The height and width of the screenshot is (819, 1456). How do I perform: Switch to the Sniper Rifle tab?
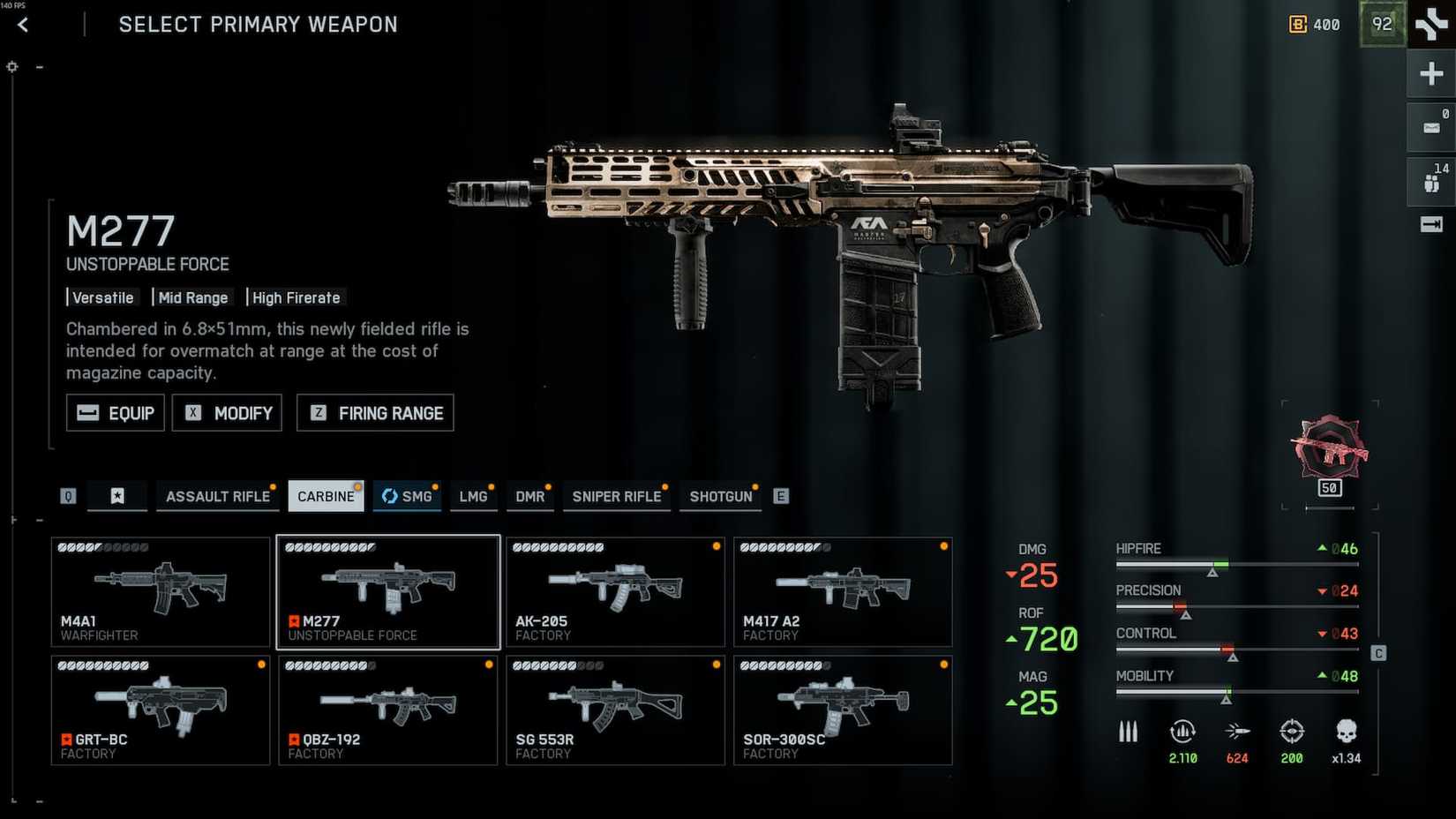[616, 496]
